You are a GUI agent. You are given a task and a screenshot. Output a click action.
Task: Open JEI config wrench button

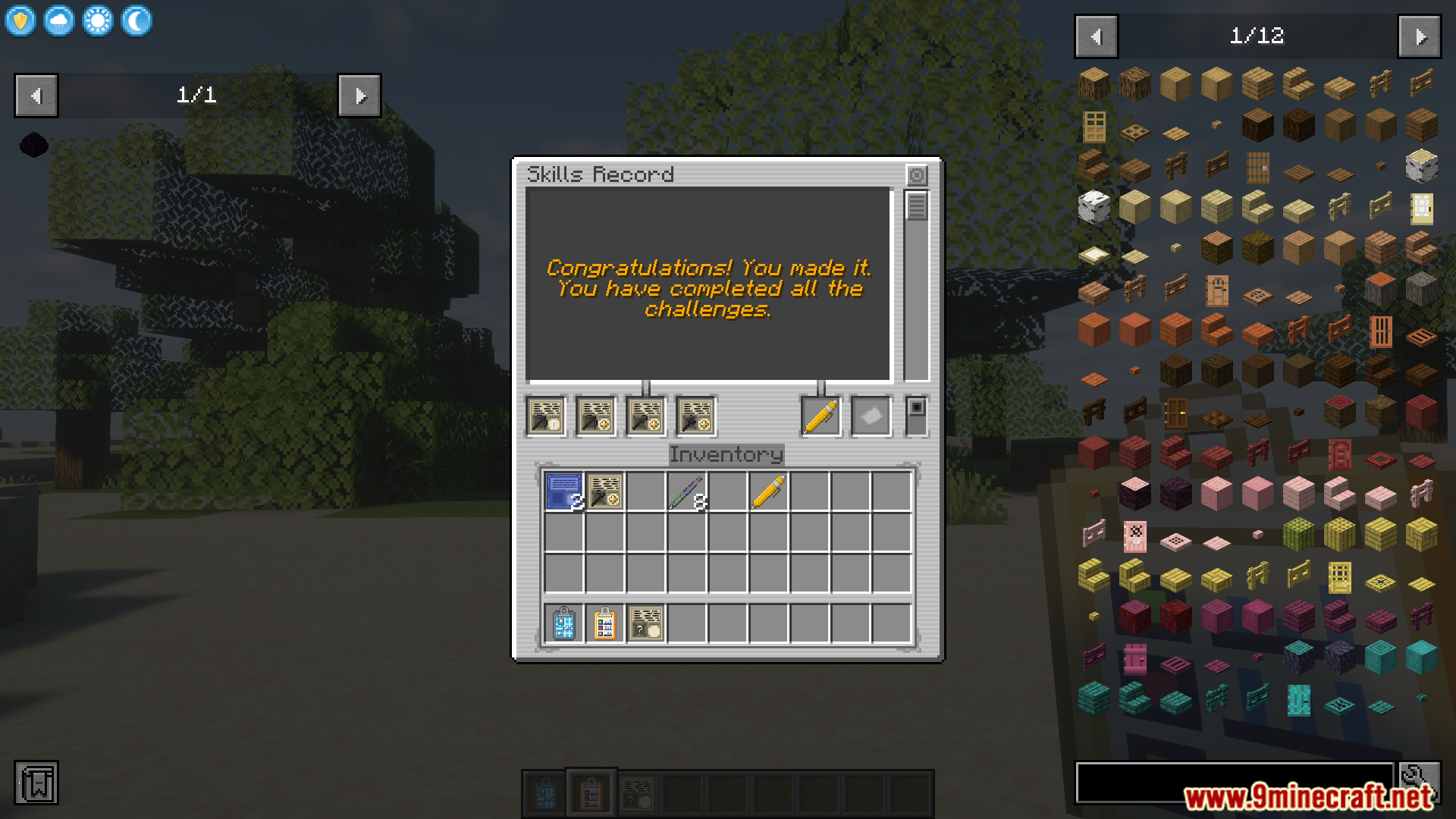click(1420, 782)
